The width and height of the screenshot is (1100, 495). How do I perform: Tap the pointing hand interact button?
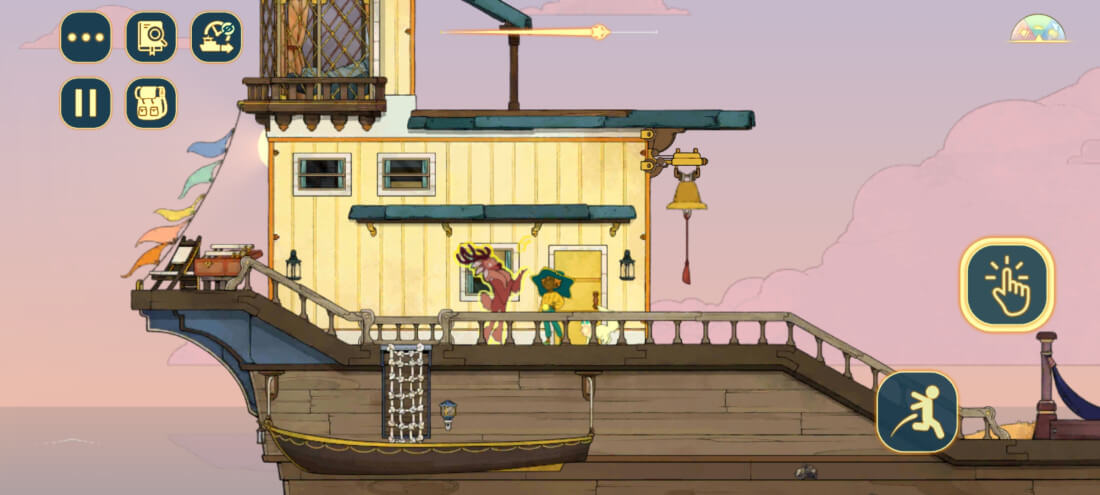pos(1007,285)
